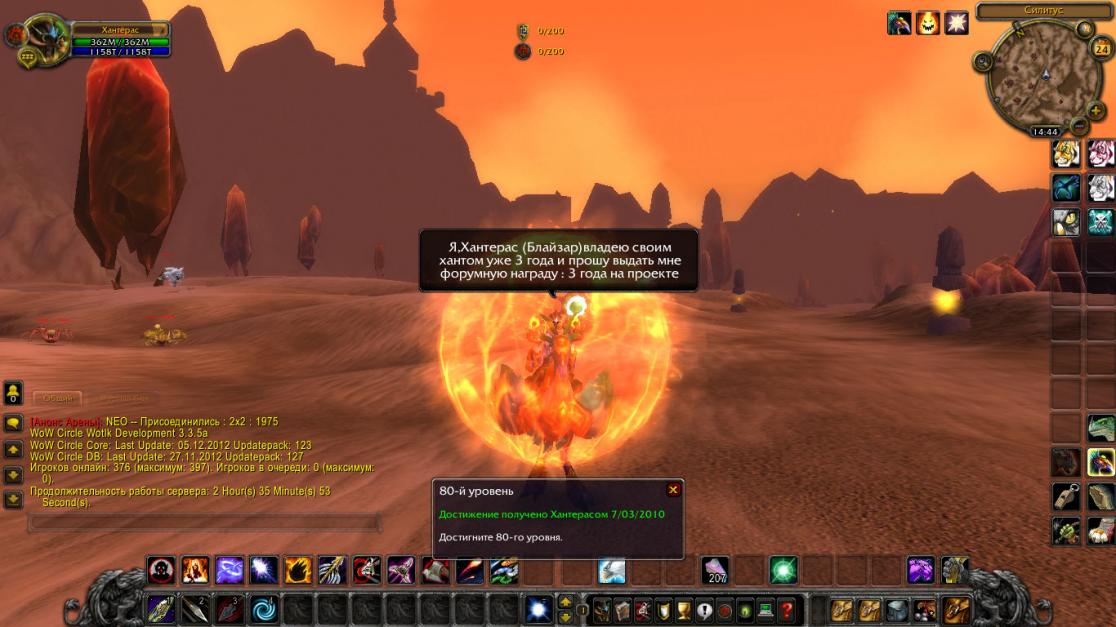Use the item stack showing 207
Viewport: 1116px width, 627px height.
point(715,571)
